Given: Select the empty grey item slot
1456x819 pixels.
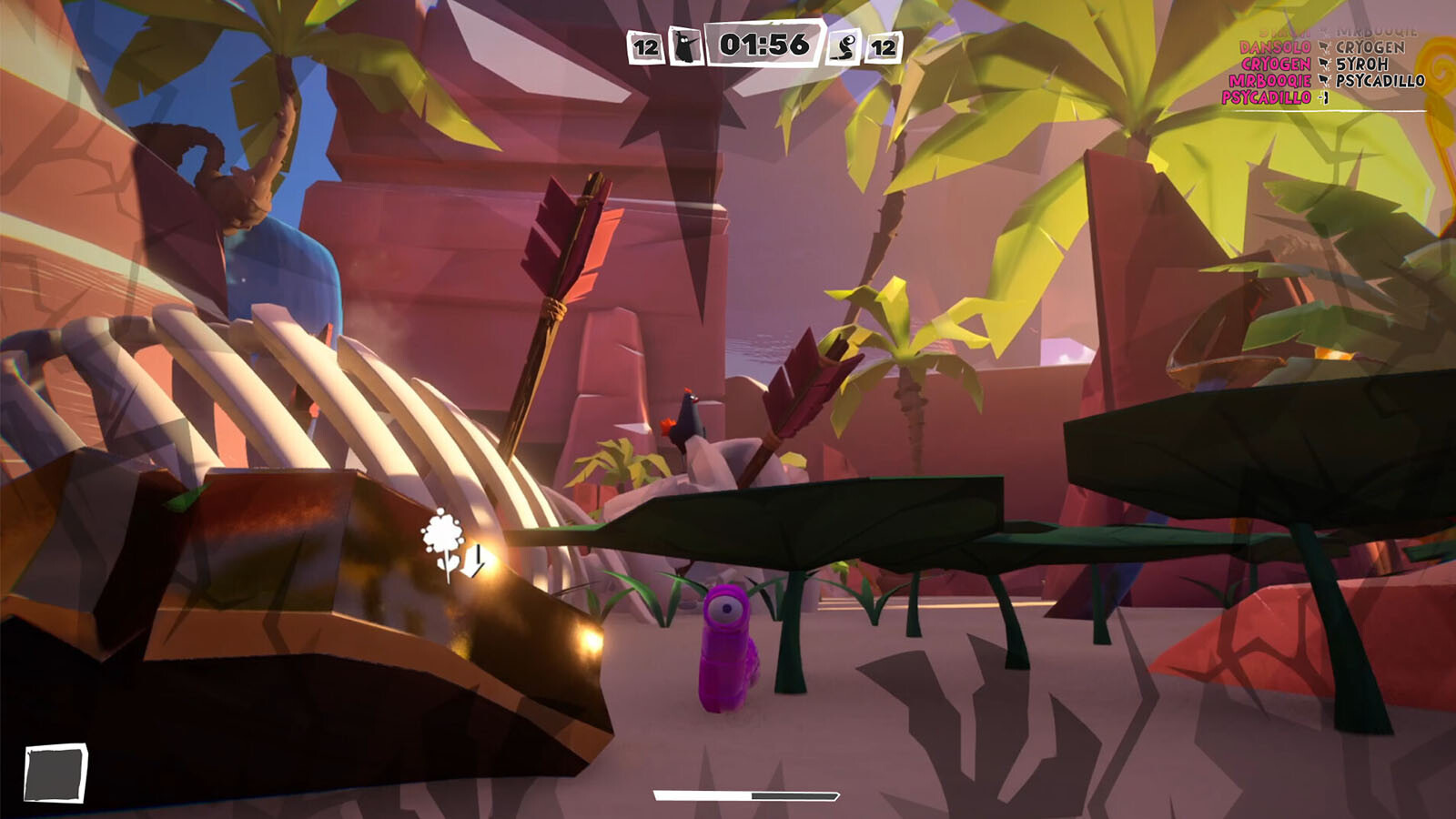Looking at the screenshot, I should click(x=56, y=773).
